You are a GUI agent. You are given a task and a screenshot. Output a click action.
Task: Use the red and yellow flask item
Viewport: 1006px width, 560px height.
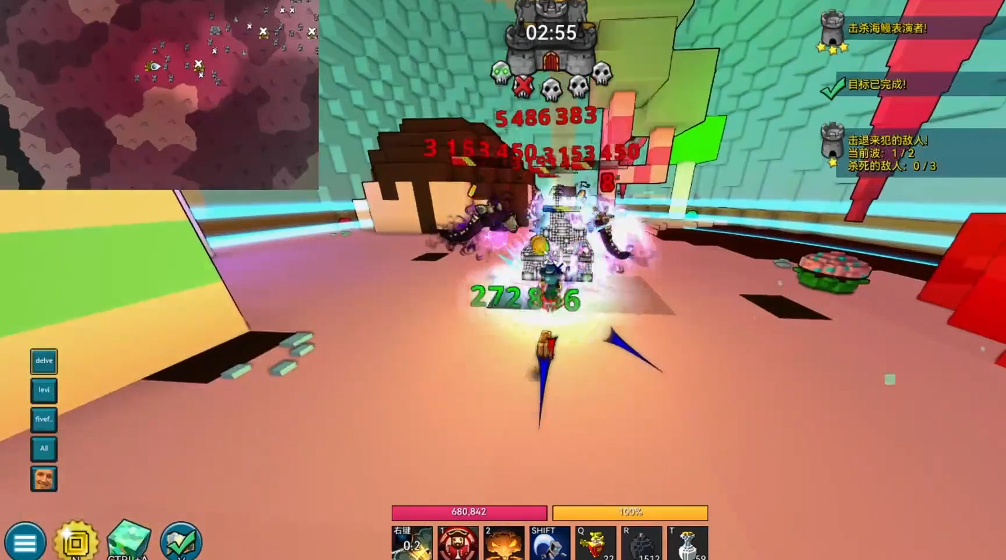tap(596, 544)
